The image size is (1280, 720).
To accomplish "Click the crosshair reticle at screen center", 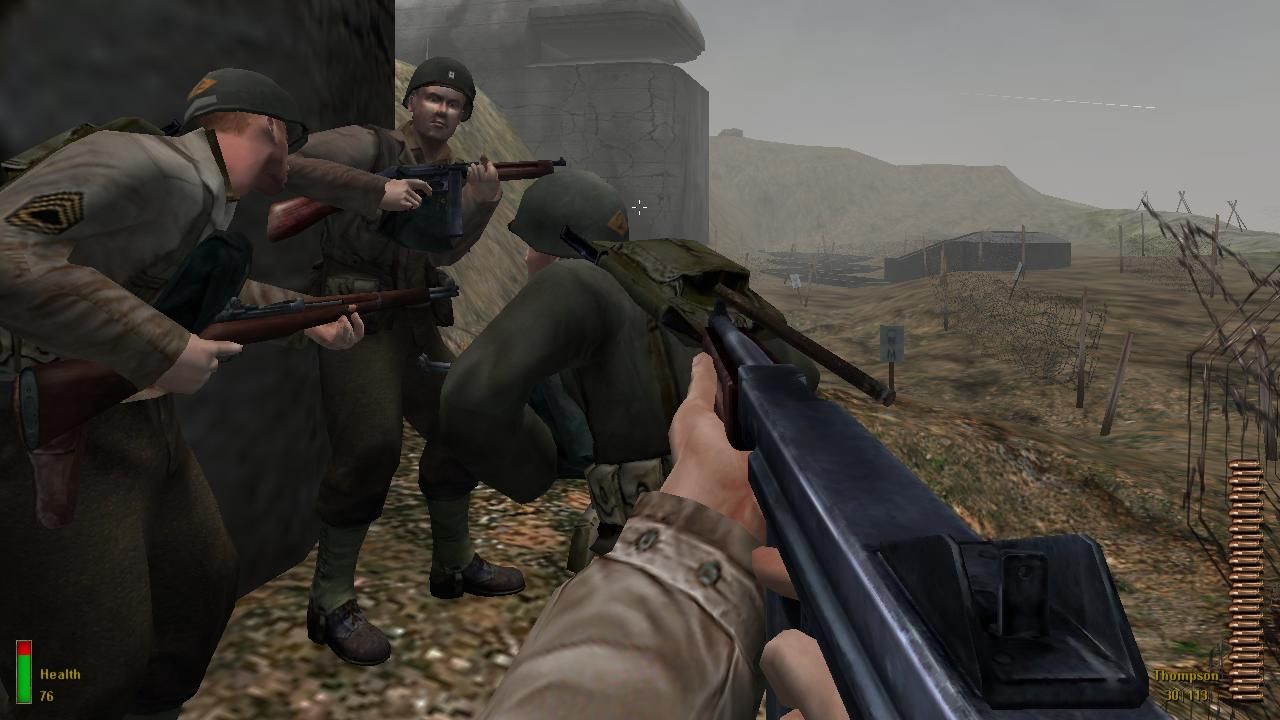I will 639,208.
